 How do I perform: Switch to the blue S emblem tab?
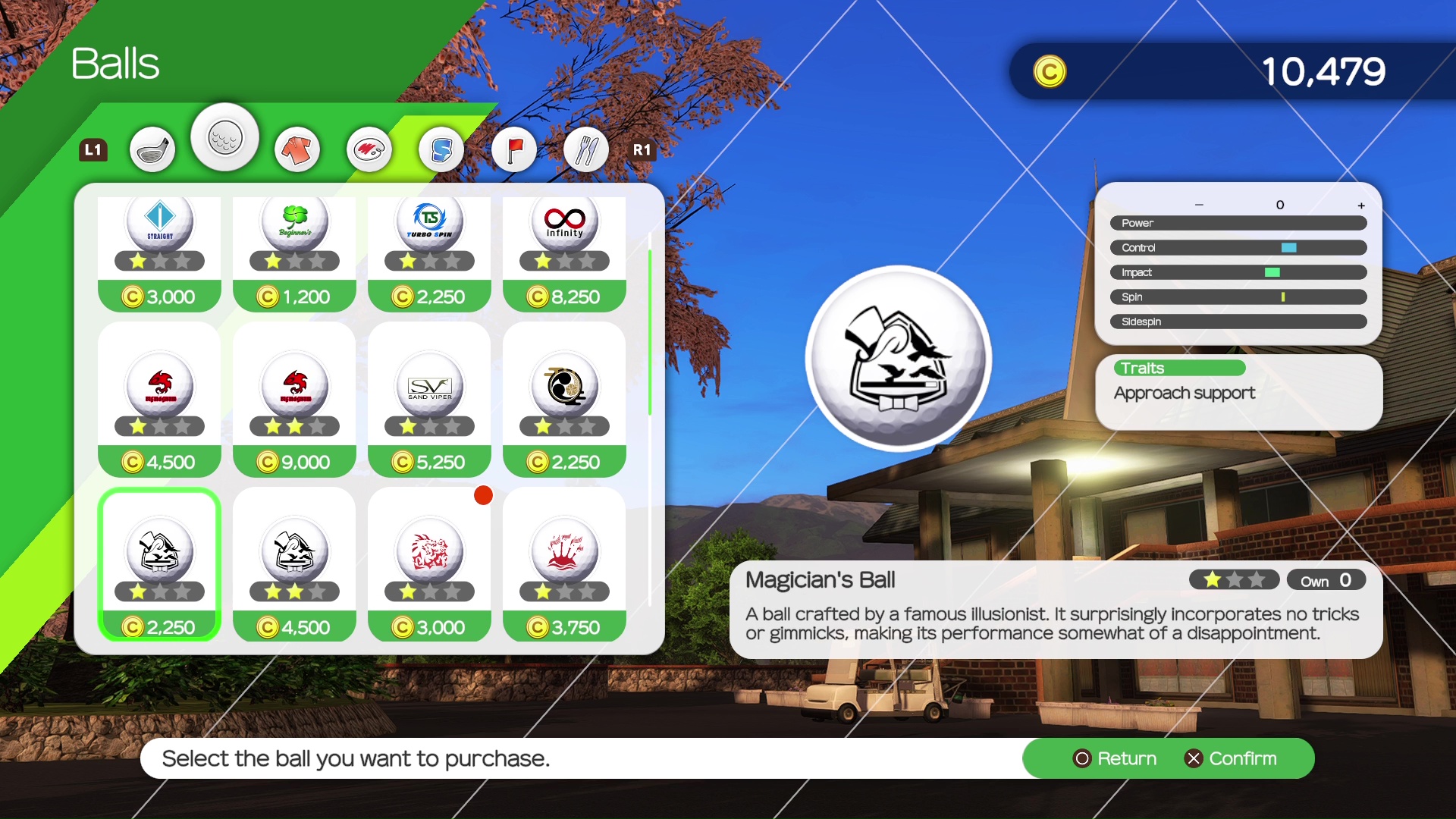[x=441, y=149]
